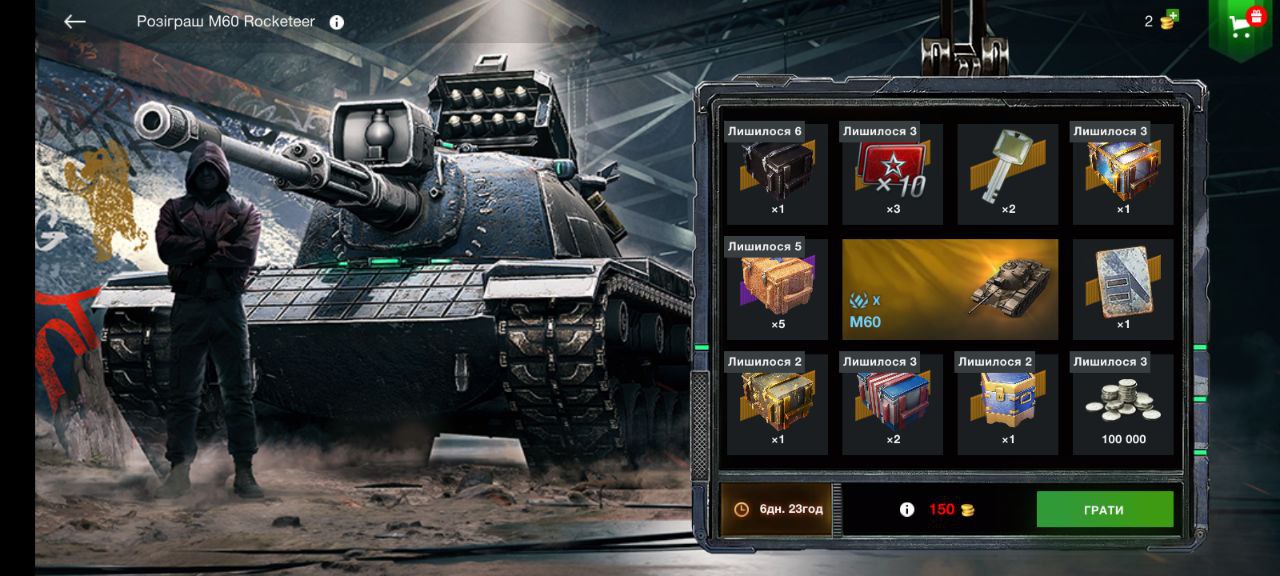1280x576 pixels.
Task: Select the red star ×10 booster reward
Action: 892,174
